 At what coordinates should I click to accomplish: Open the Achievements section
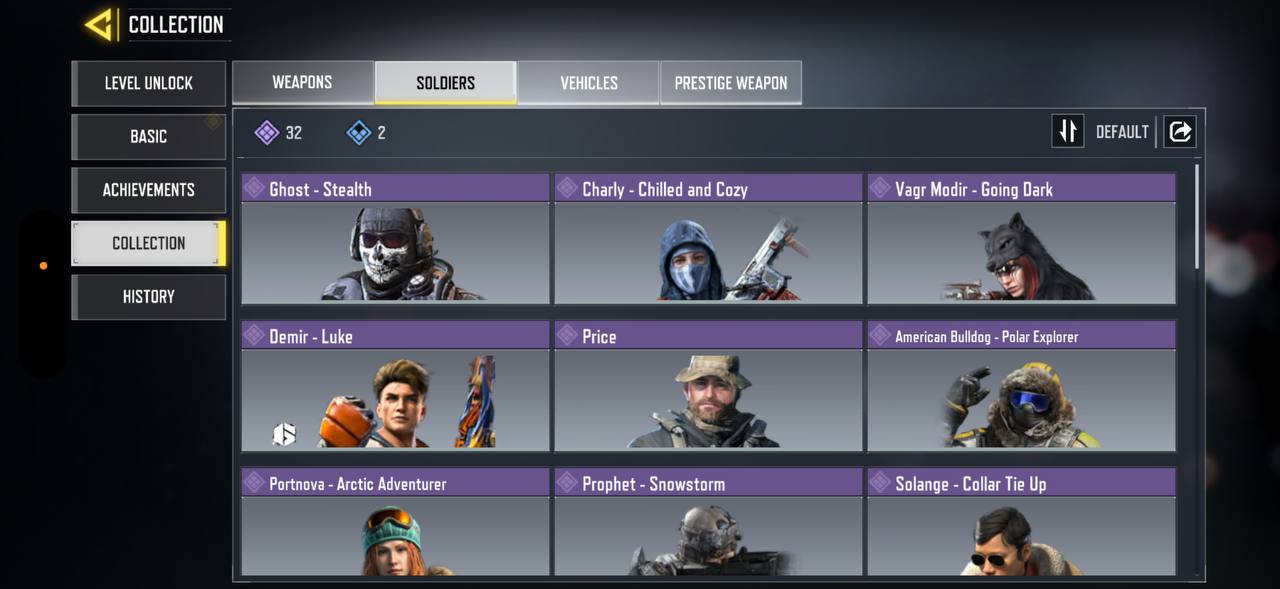click(149, 190)
